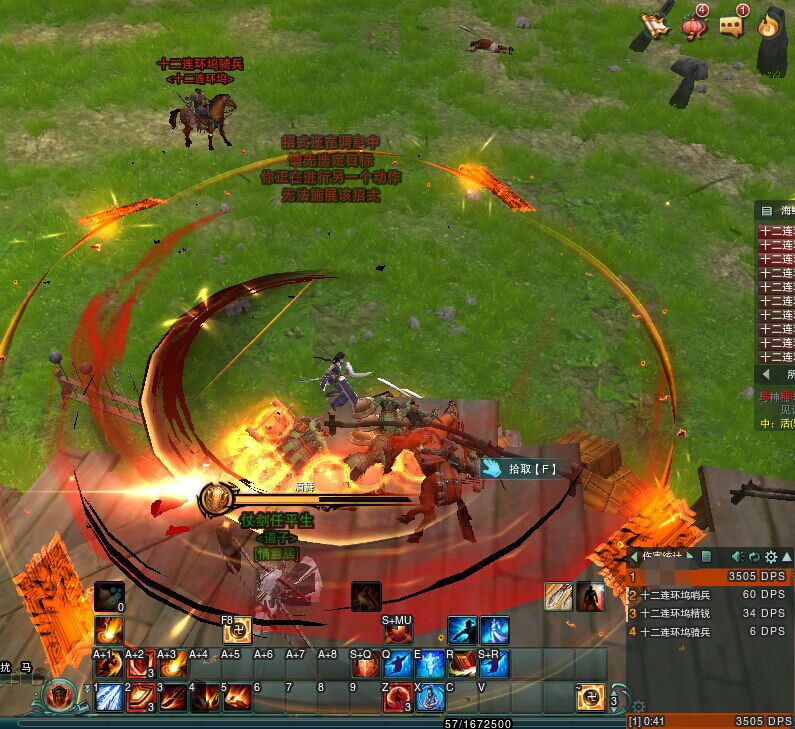795x729 pixels.
Task: Use the S+MU skill icon above the bar
Action: [398, 631]
